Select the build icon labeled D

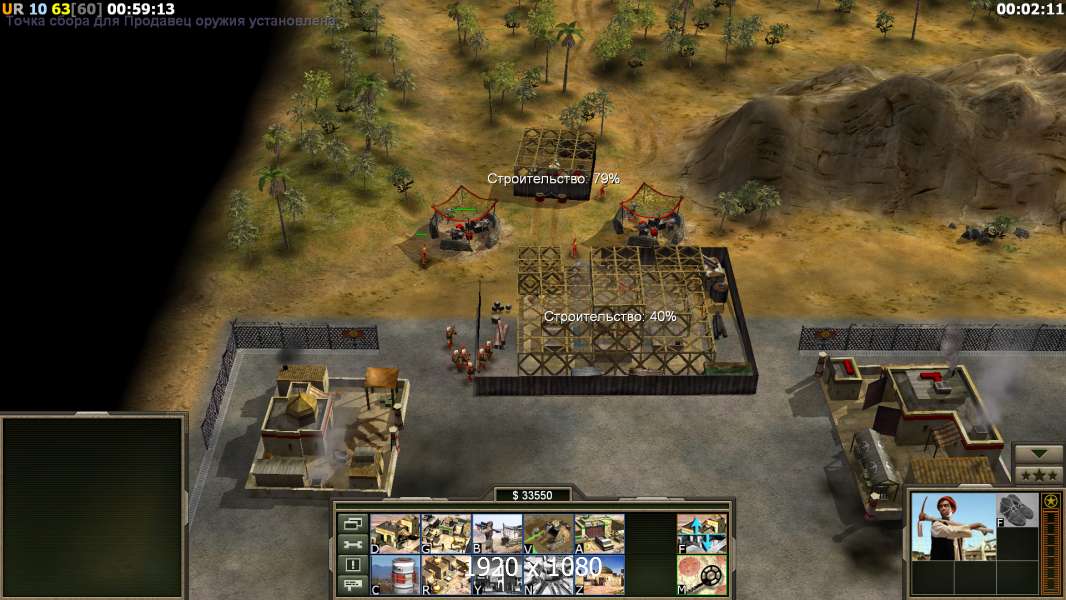coord(395,533)
